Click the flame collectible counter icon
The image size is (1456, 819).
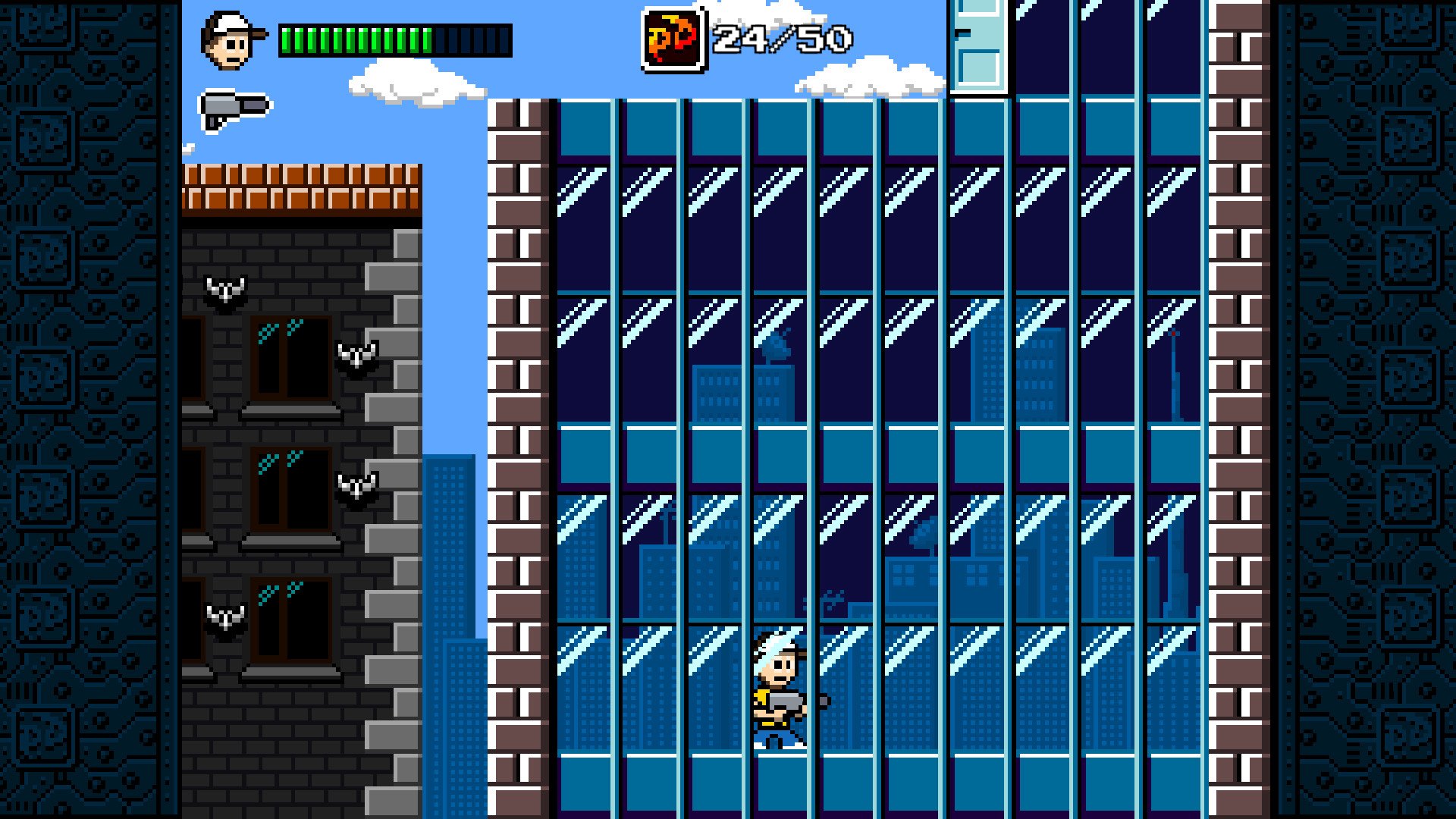tap(673, 40)
